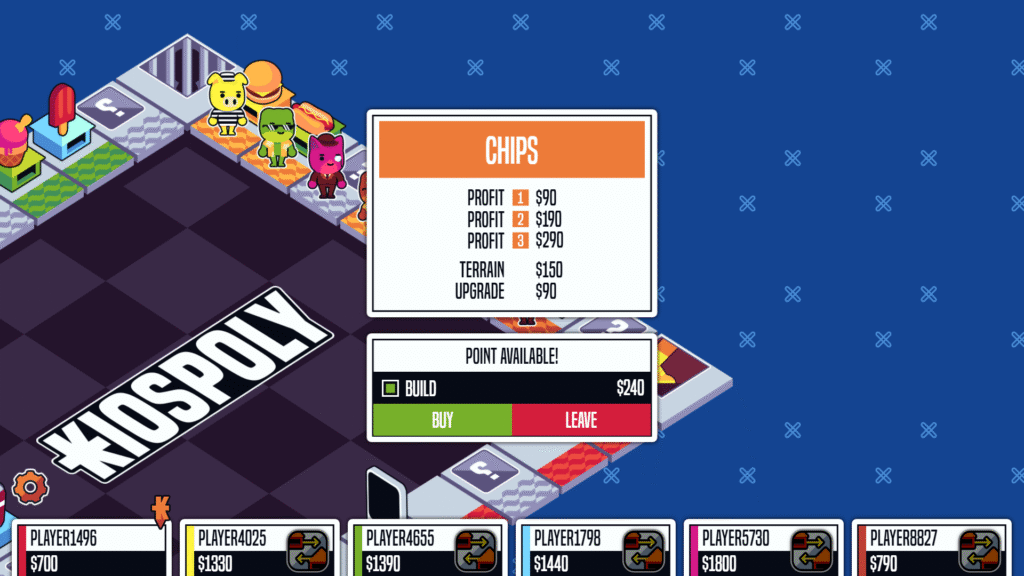Open trade with Player5730

pos(812,550)
